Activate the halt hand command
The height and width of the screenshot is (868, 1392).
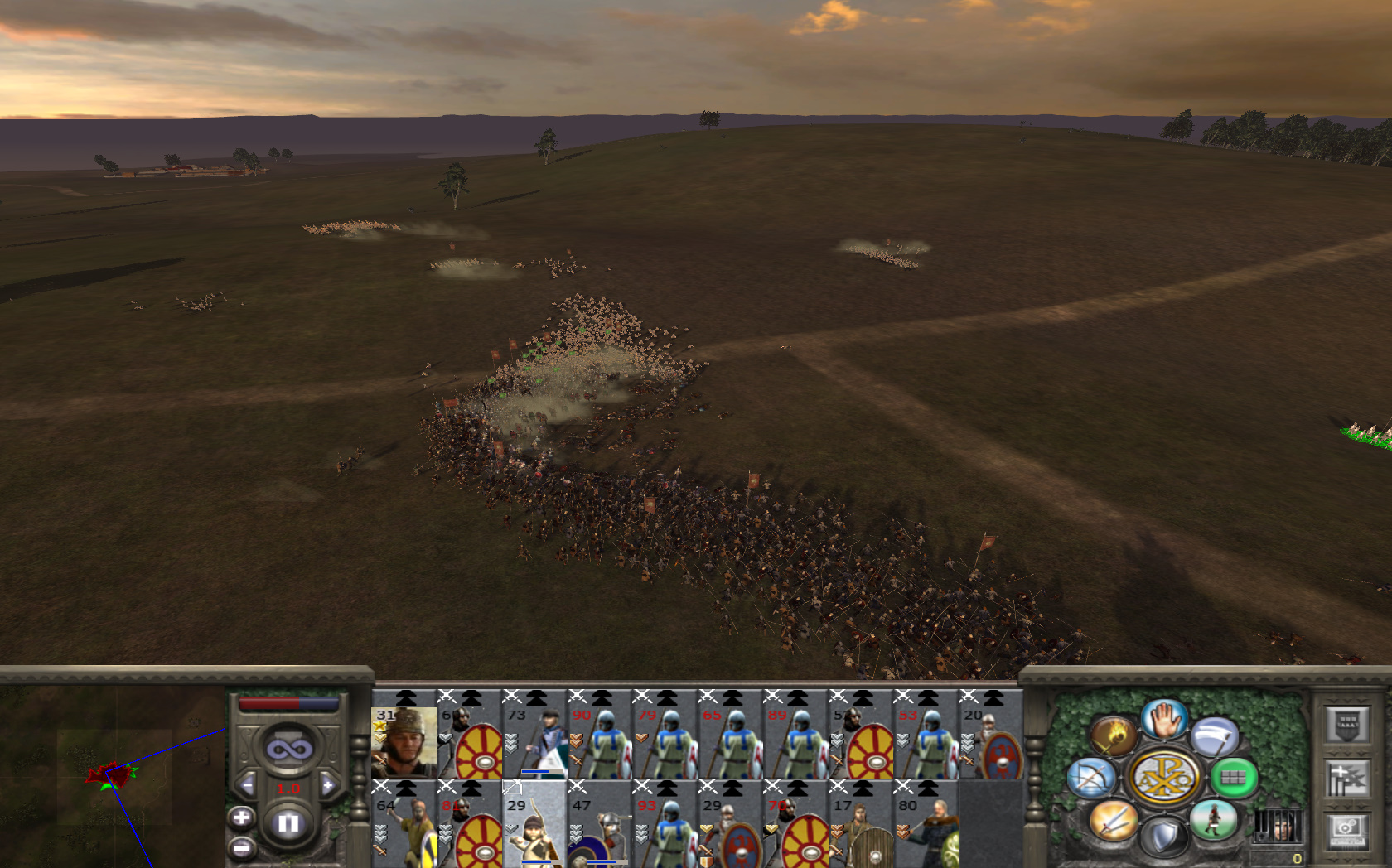click(x=1164, y=719)
